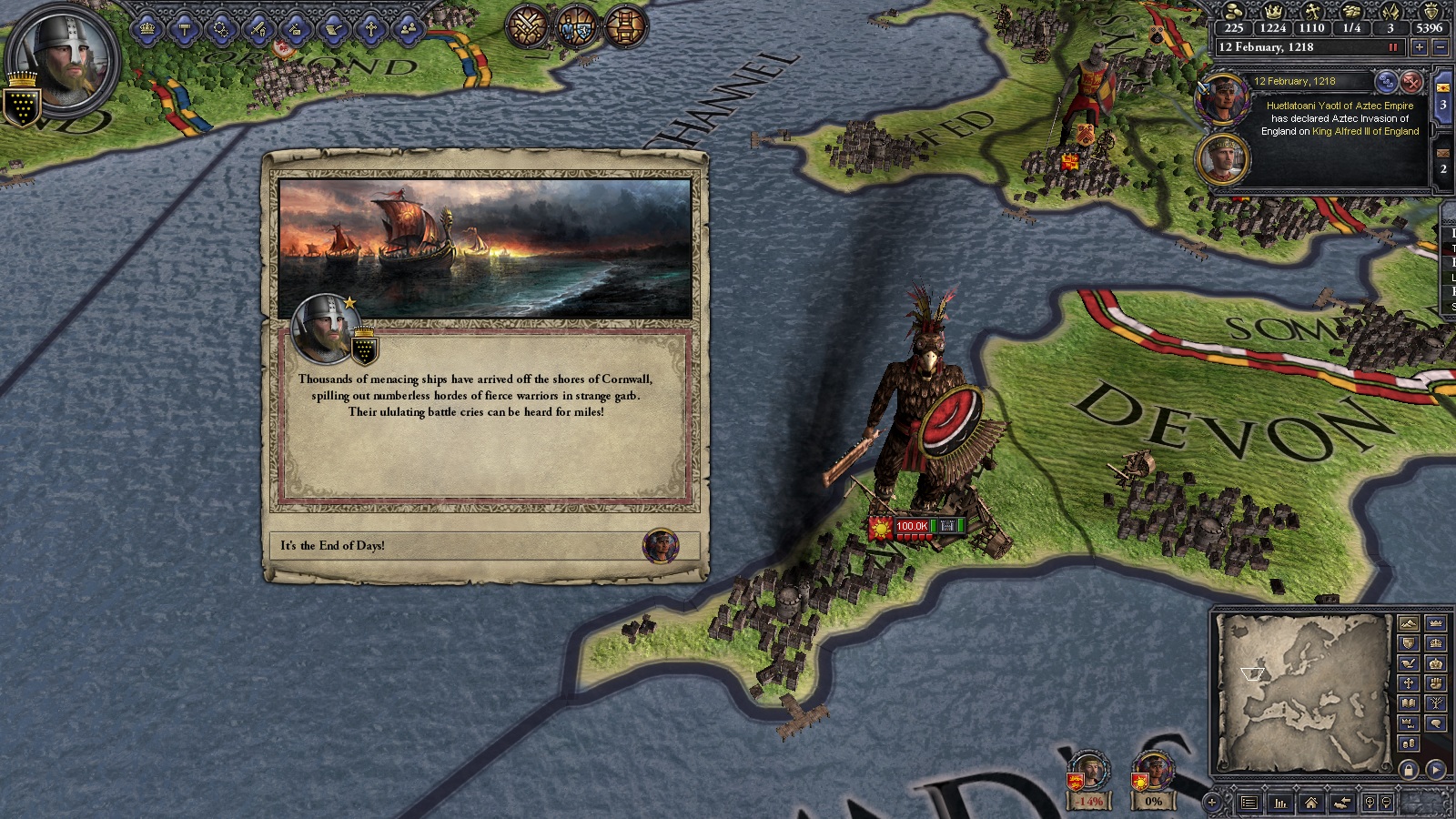Toggle revolt risk map mode with the fist icon

tap(1435, 682)
